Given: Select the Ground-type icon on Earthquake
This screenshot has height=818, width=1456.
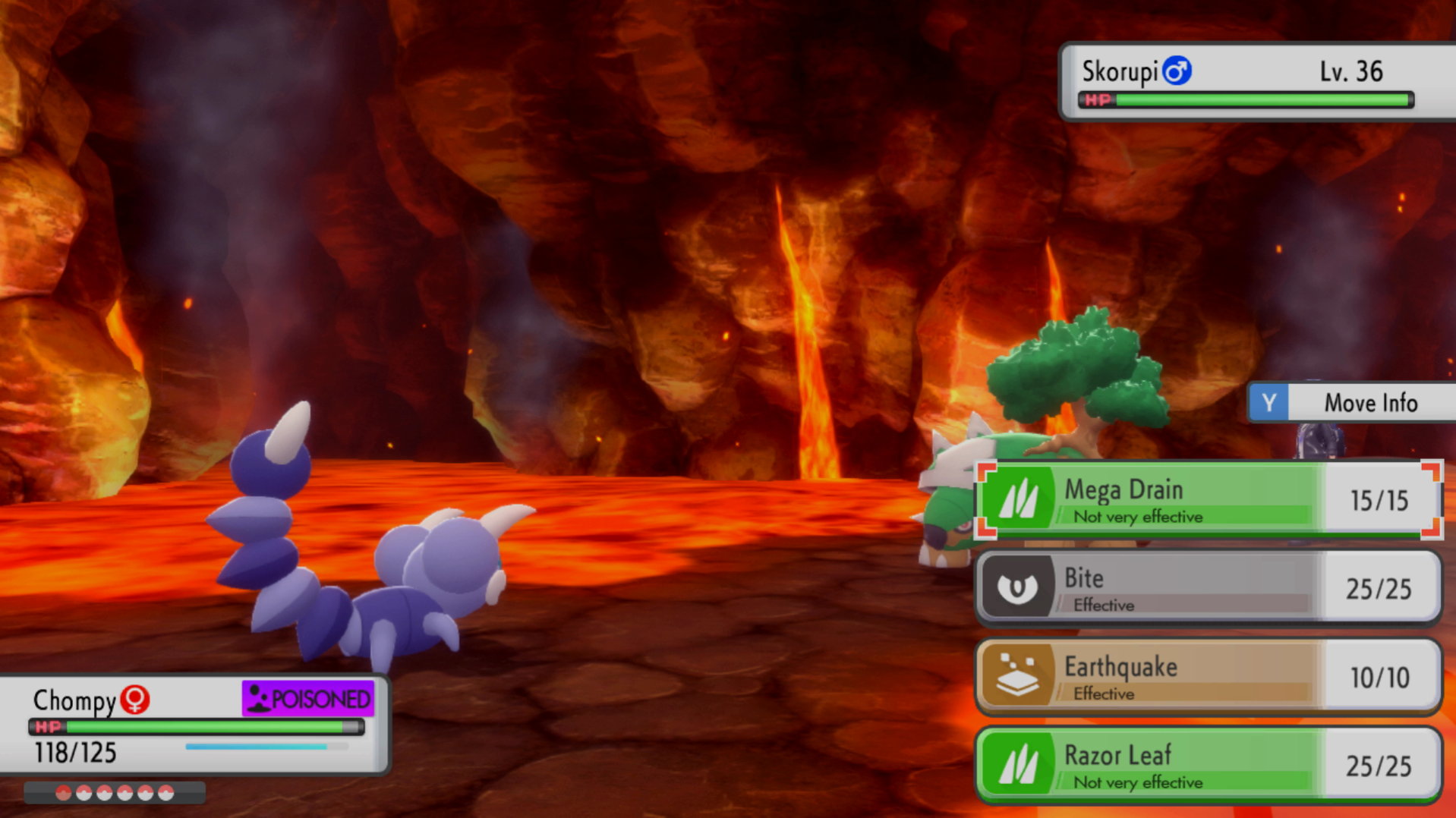Looking at the screenshot, I should [1020, 676].
